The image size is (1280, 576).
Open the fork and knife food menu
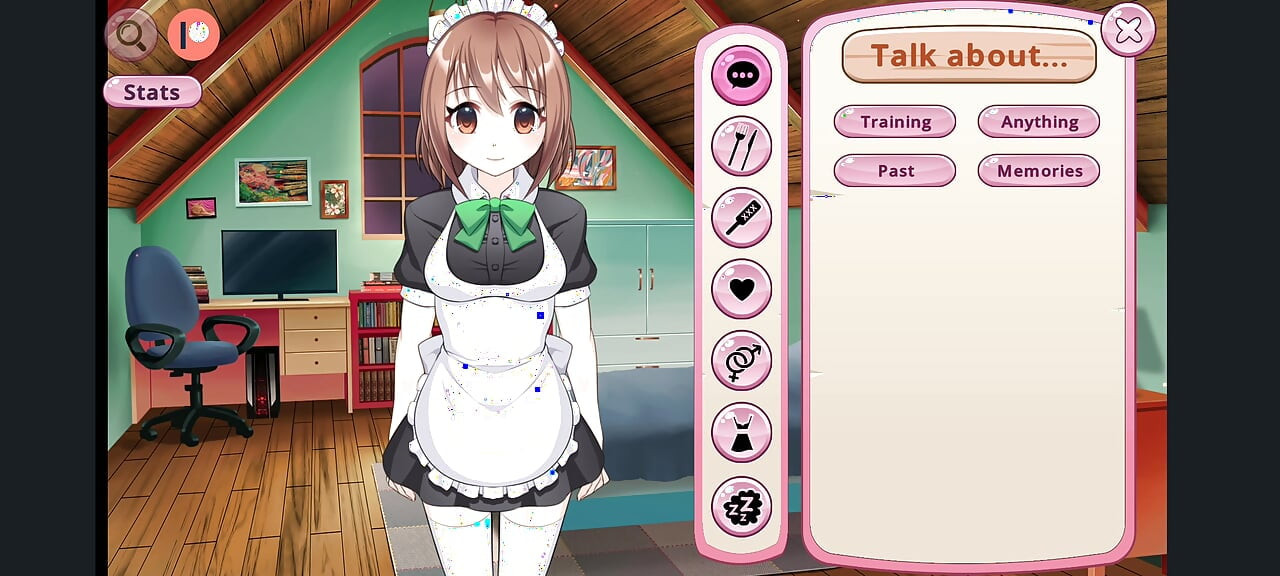coord(741,146)
